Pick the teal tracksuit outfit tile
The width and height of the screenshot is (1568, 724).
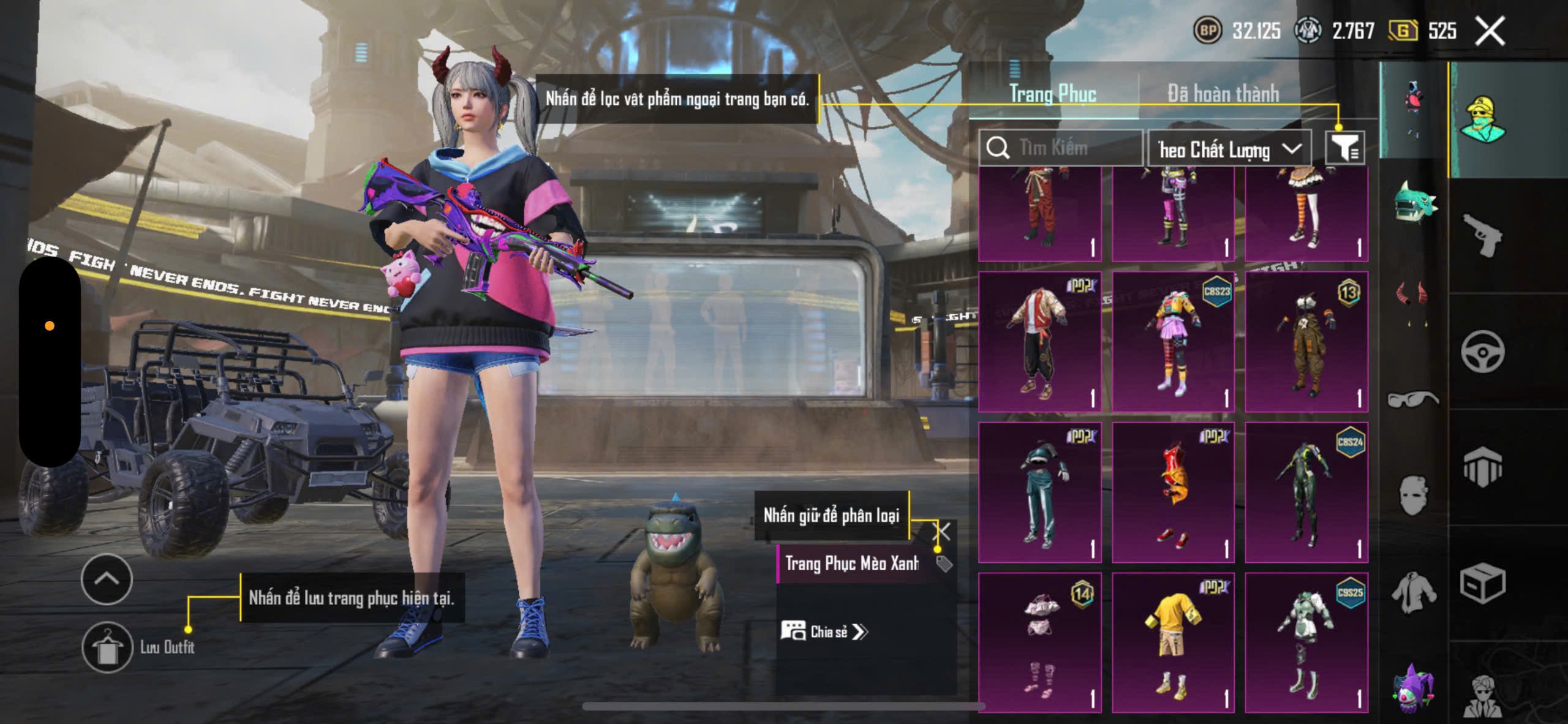tap(1039, 492)
